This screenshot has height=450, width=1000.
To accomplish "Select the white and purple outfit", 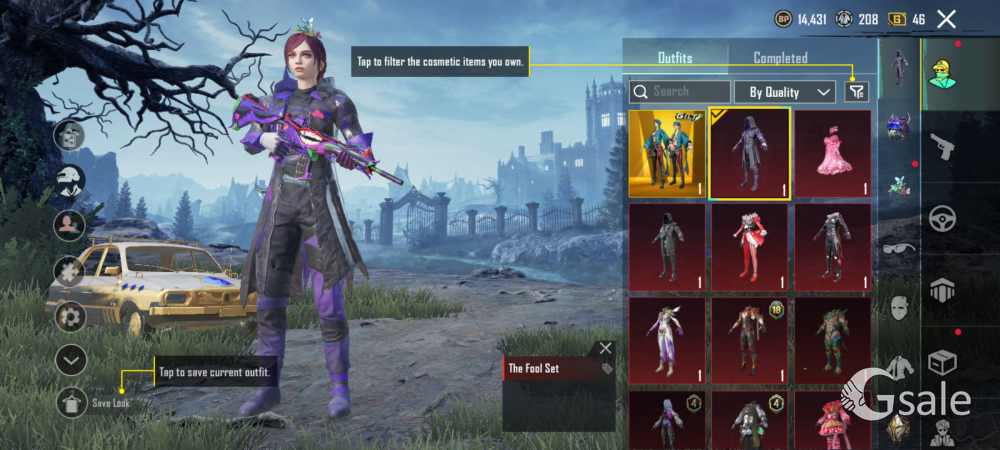I will (665, 341).
